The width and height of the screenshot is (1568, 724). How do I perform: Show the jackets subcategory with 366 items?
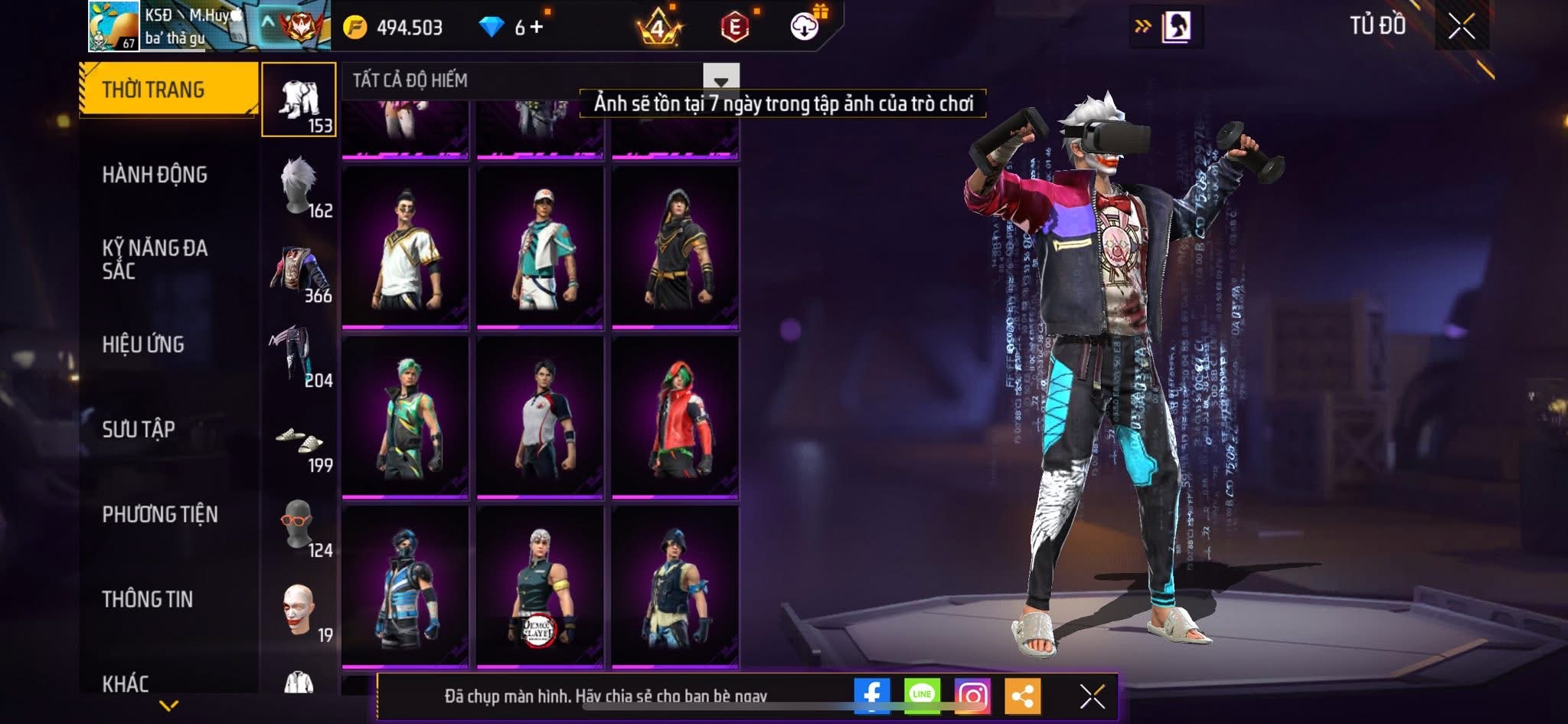pos(299,271)
